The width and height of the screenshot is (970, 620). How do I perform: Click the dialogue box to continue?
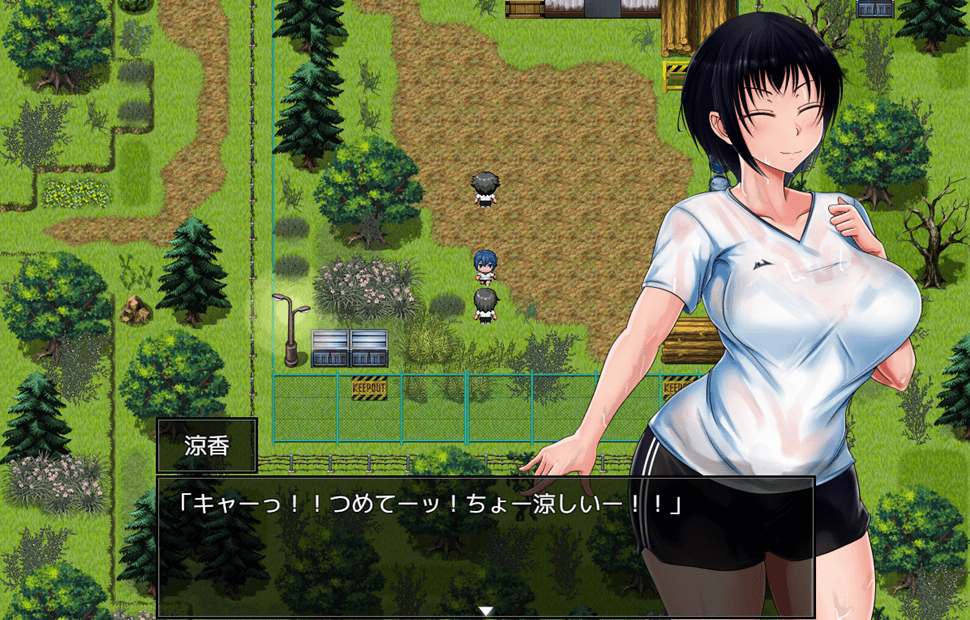pyautogui.click(x=485, y=545)
